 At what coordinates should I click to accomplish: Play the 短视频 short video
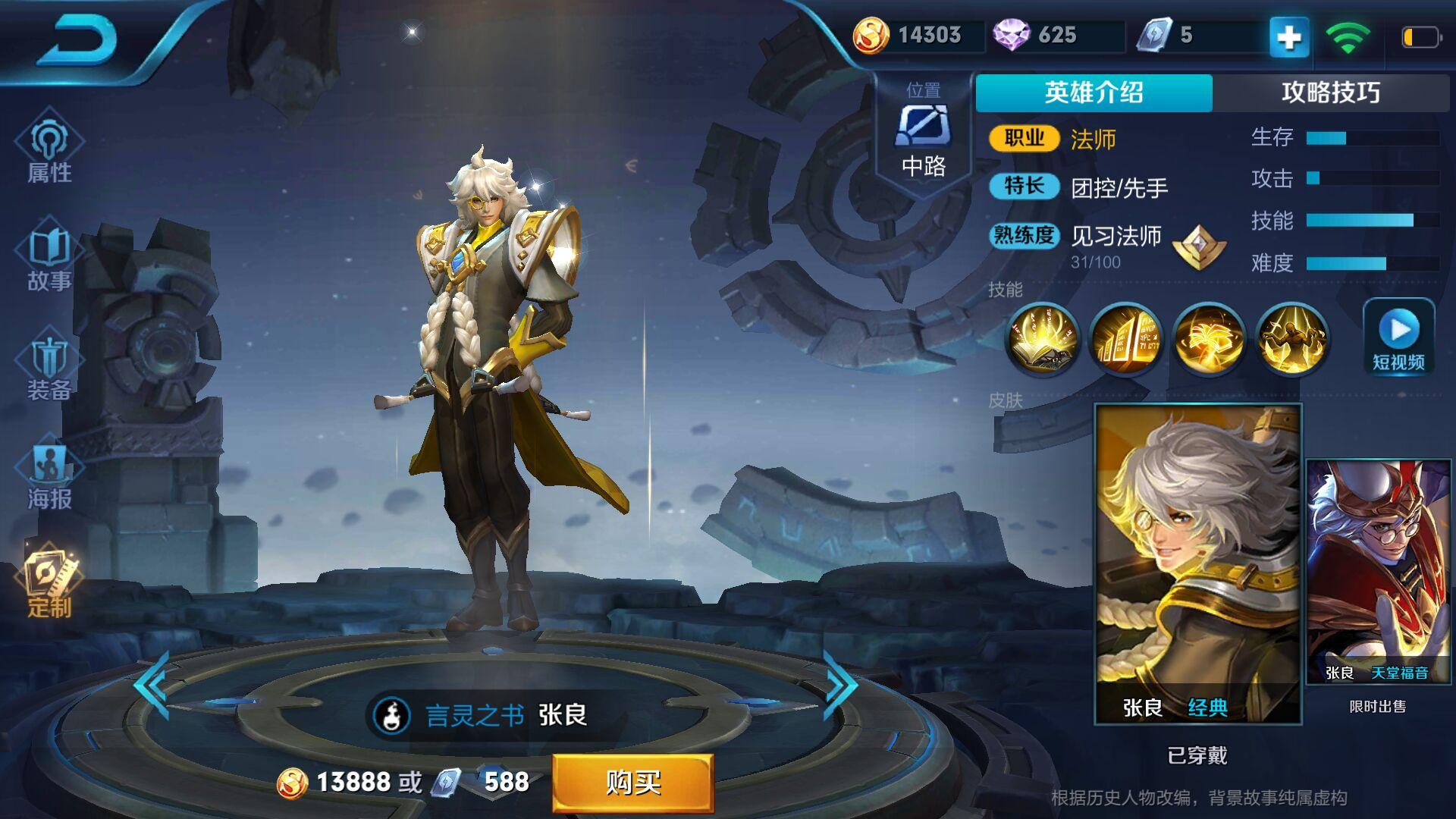click(x=1398, y=338)
